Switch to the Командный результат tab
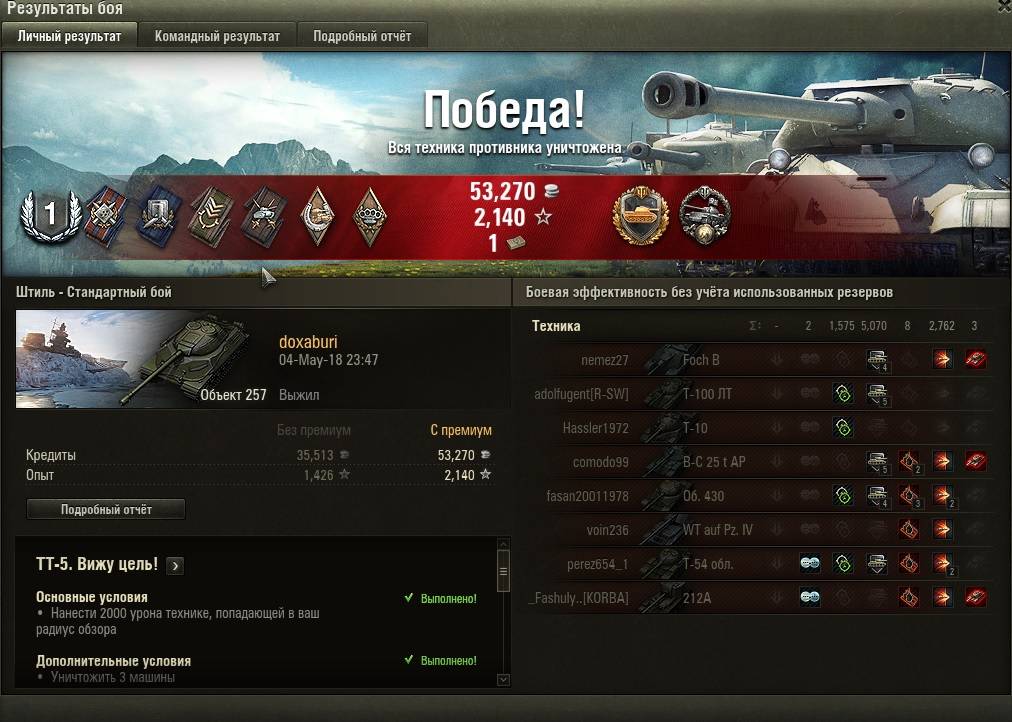Viewport: 1012px width, 722px height. click(x=217, y=36)
